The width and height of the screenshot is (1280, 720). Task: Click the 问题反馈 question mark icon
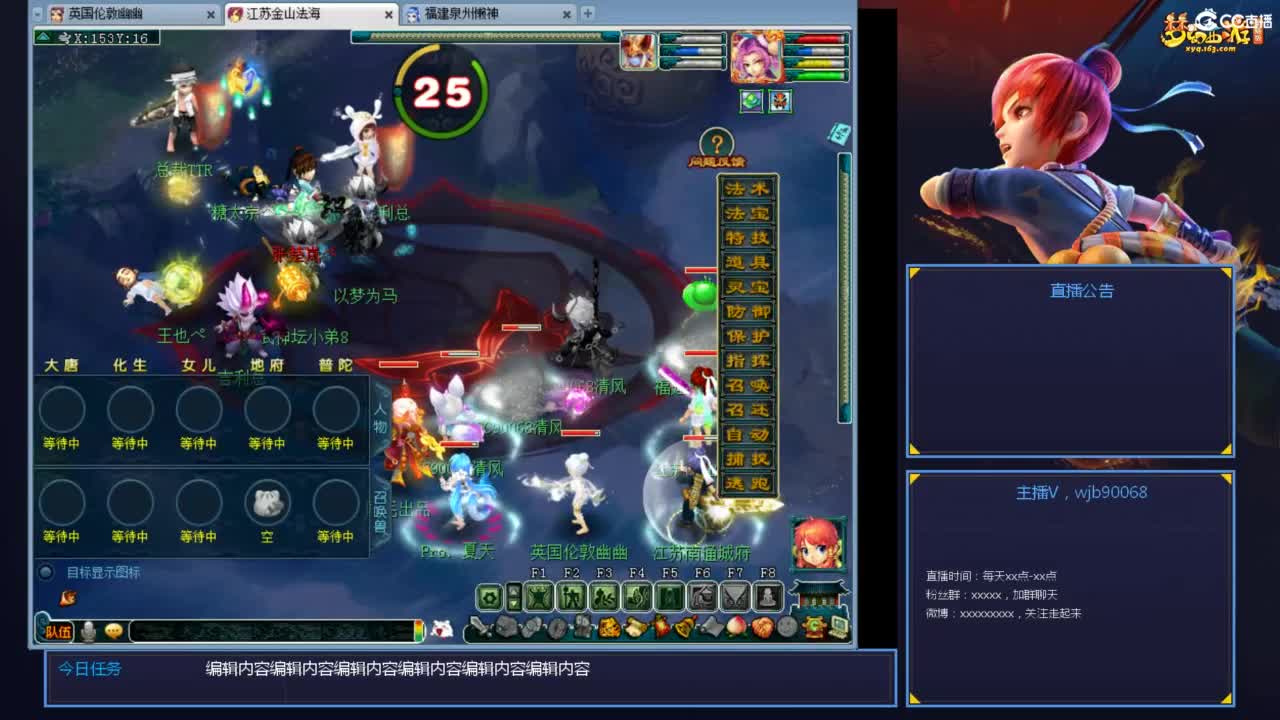[717, 139]
